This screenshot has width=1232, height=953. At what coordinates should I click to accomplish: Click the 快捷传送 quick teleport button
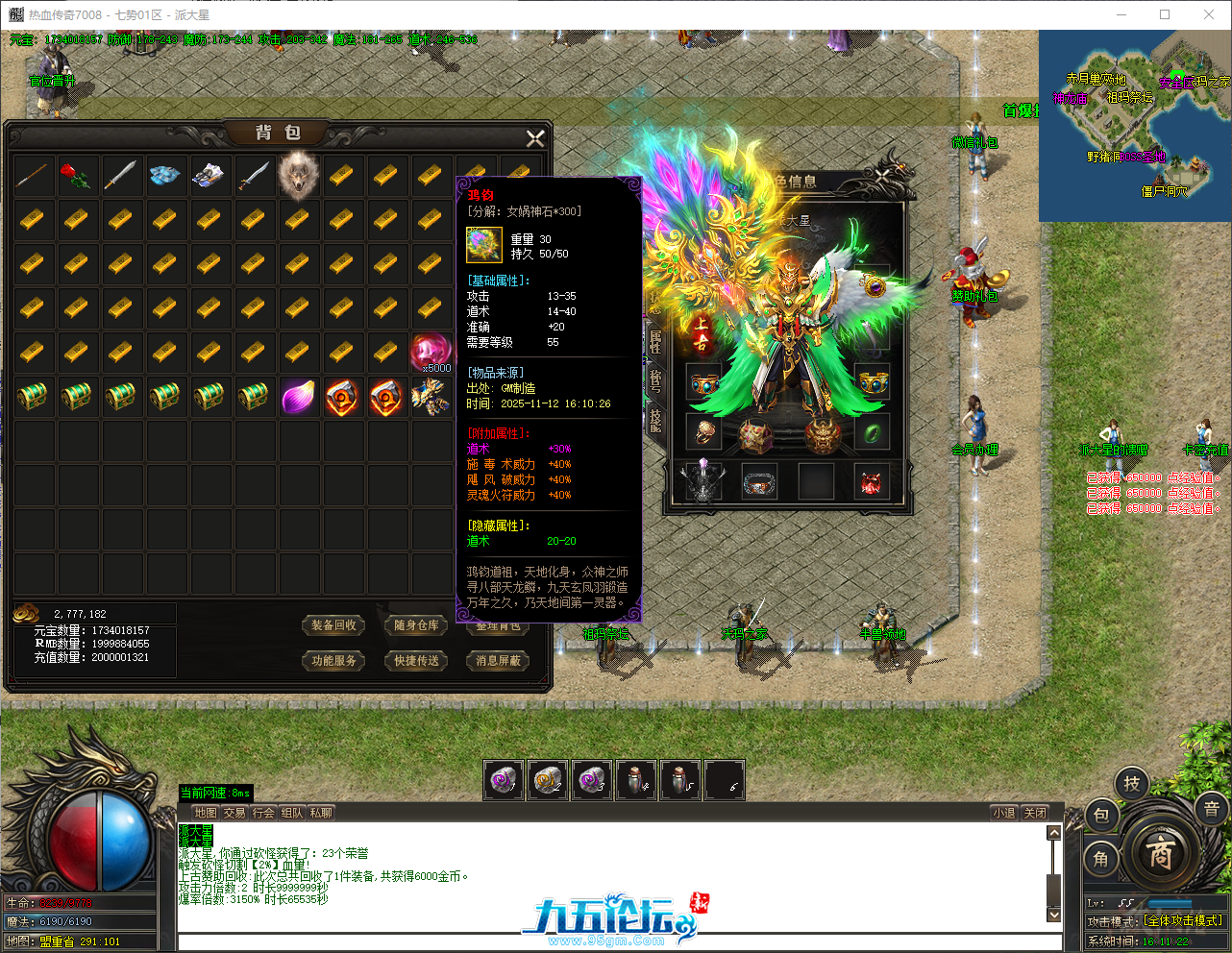click(415, 661)
